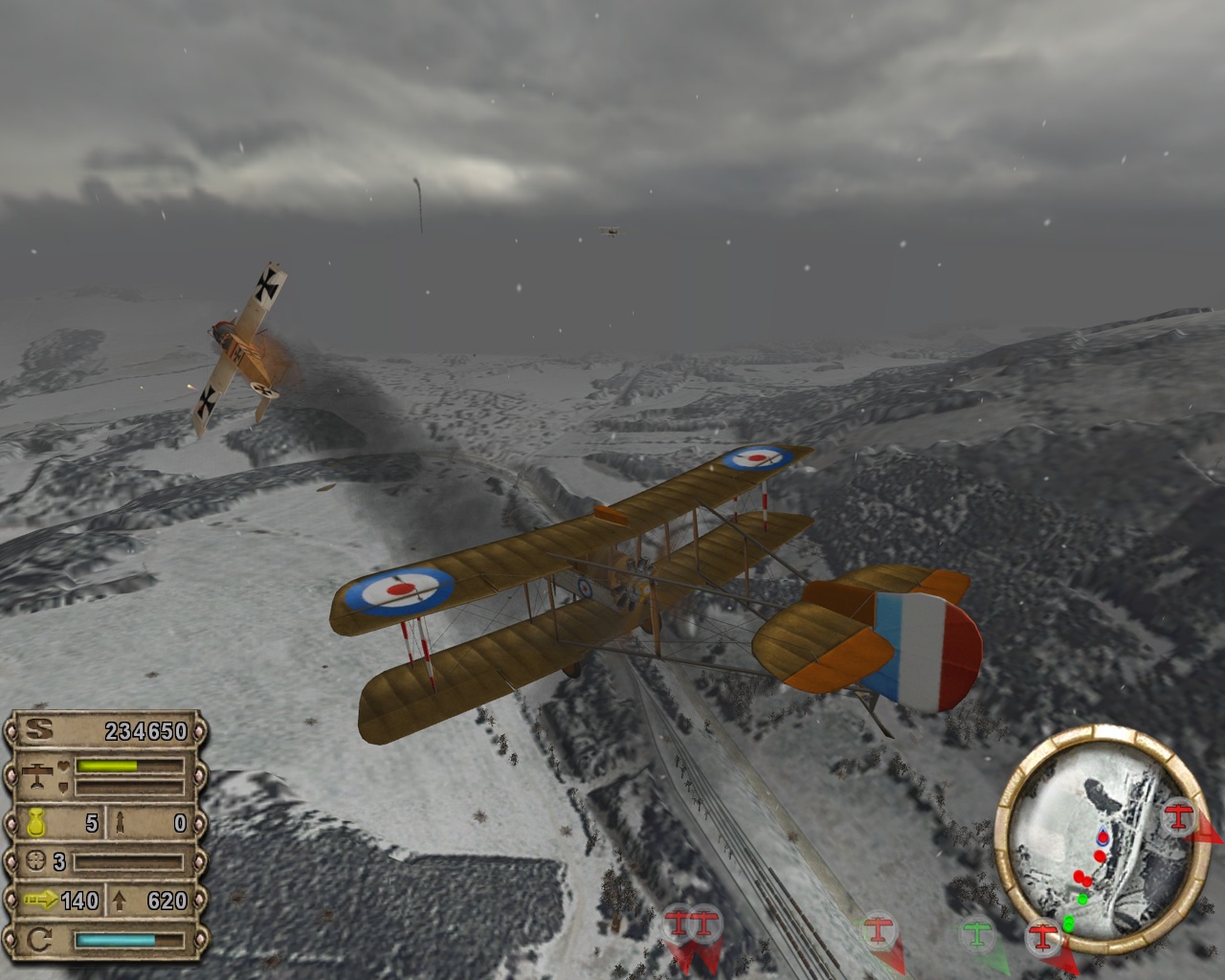The width and height of the screenshot is (1225, 980).
Task: Select the rocket weapon icon
Action: 122,822
